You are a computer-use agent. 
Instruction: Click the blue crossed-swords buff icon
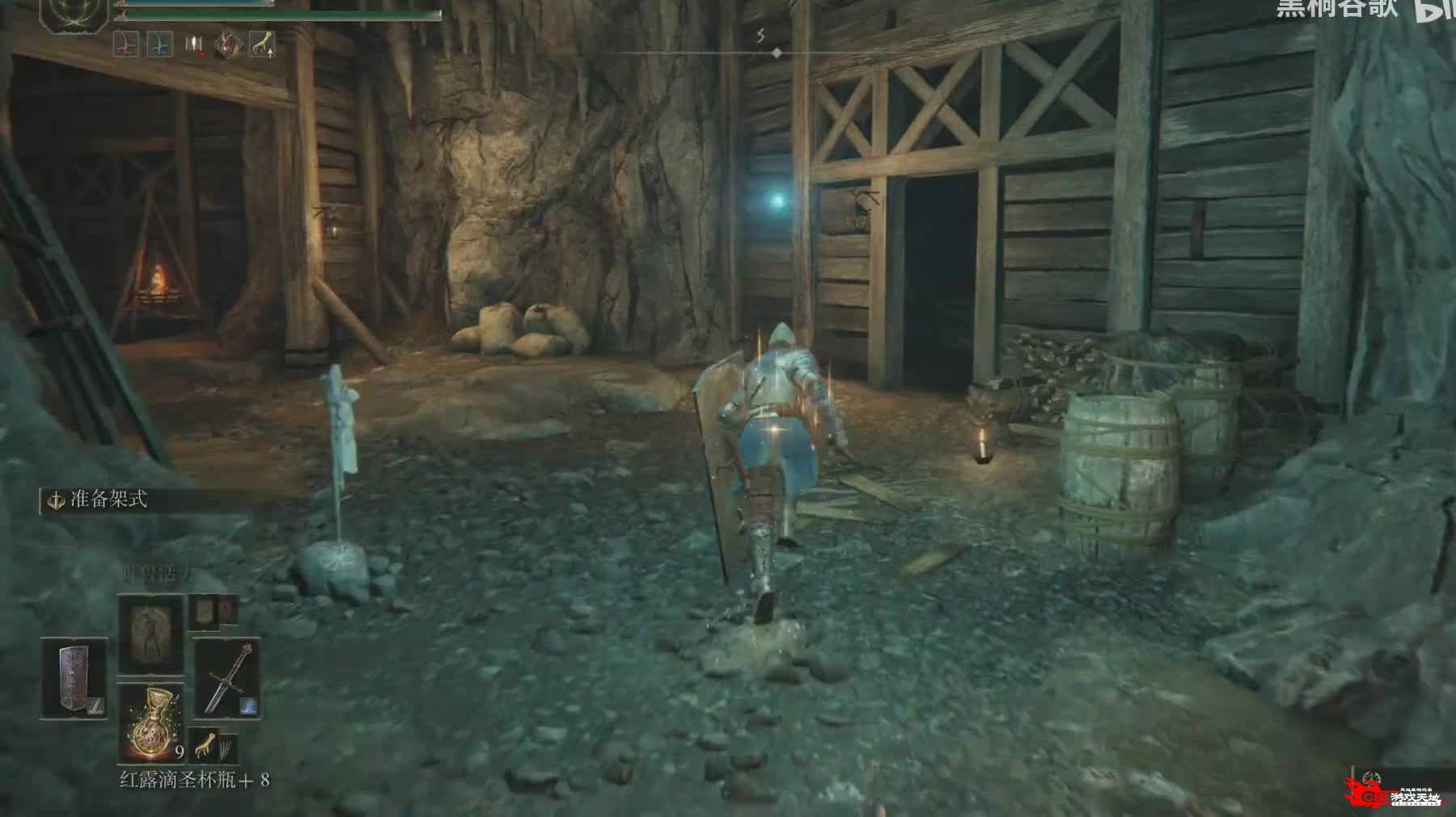point(160,44)
